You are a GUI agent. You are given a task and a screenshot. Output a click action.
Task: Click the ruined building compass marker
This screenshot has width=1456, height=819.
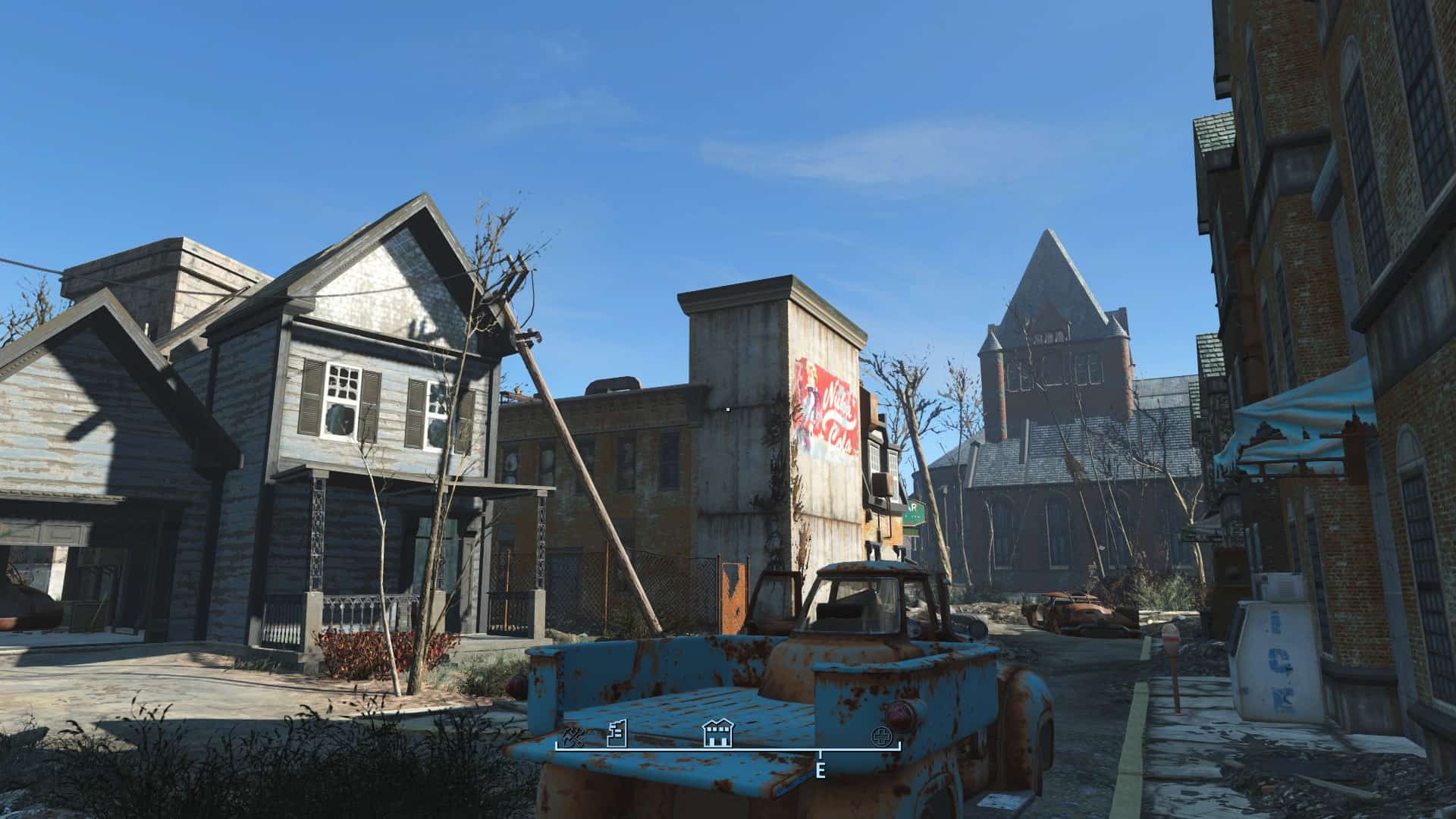[x=618, y=733]
